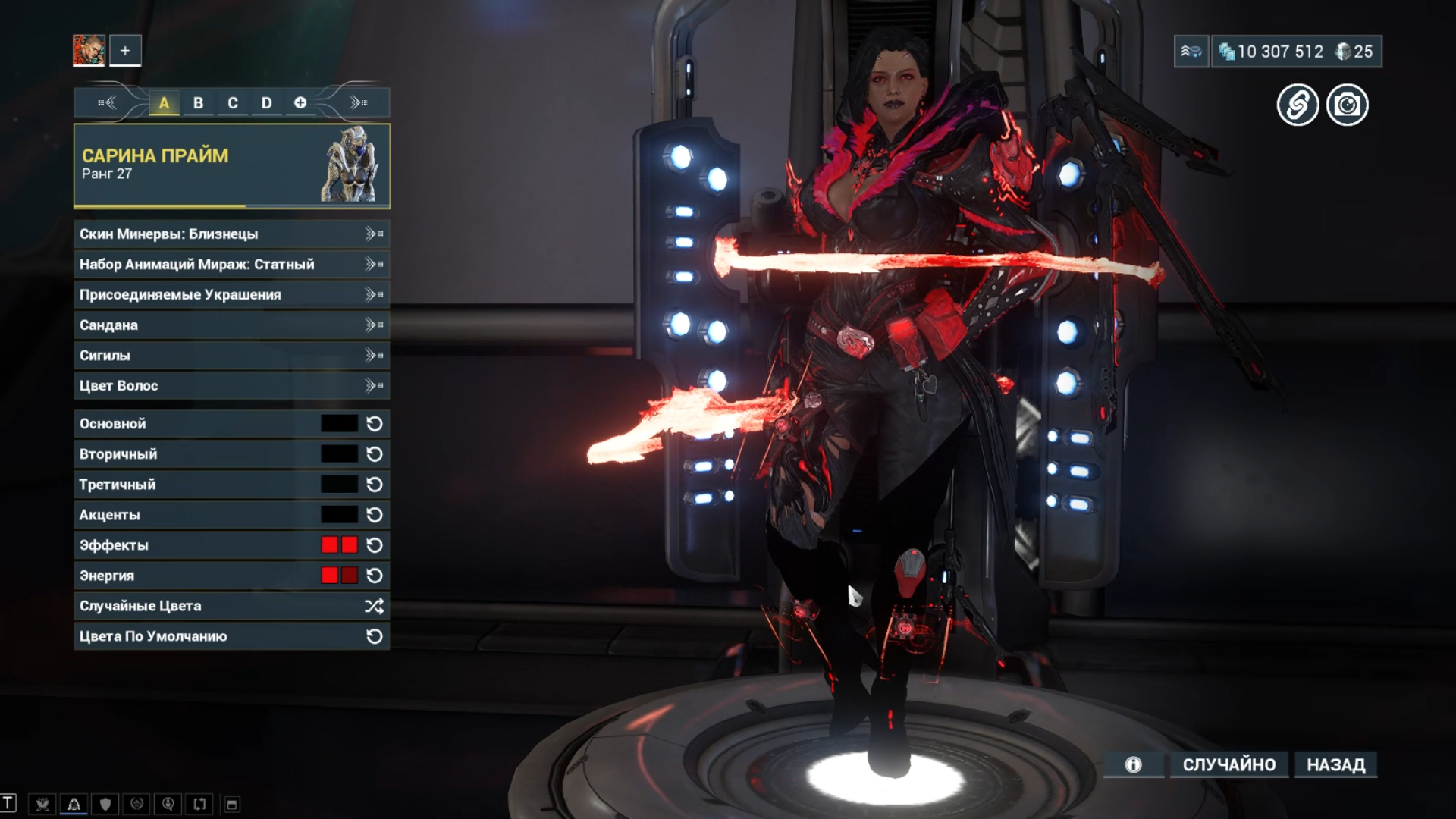The image size is (1456, 819).
Task: Open the Сигилы menu
Action: click(x=231, y=356)
